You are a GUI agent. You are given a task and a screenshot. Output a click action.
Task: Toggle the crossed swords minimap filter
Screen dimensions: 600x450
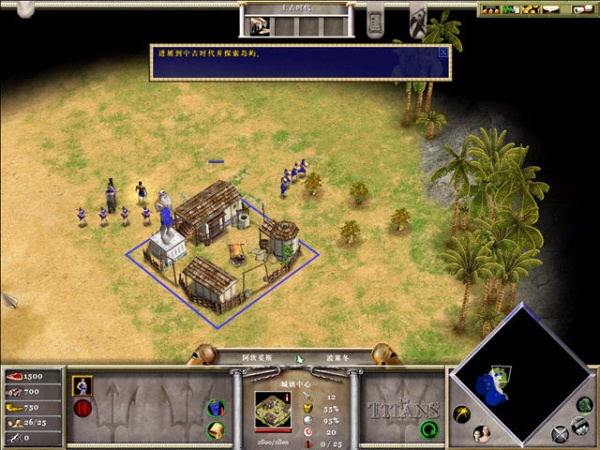coord(562,432)
